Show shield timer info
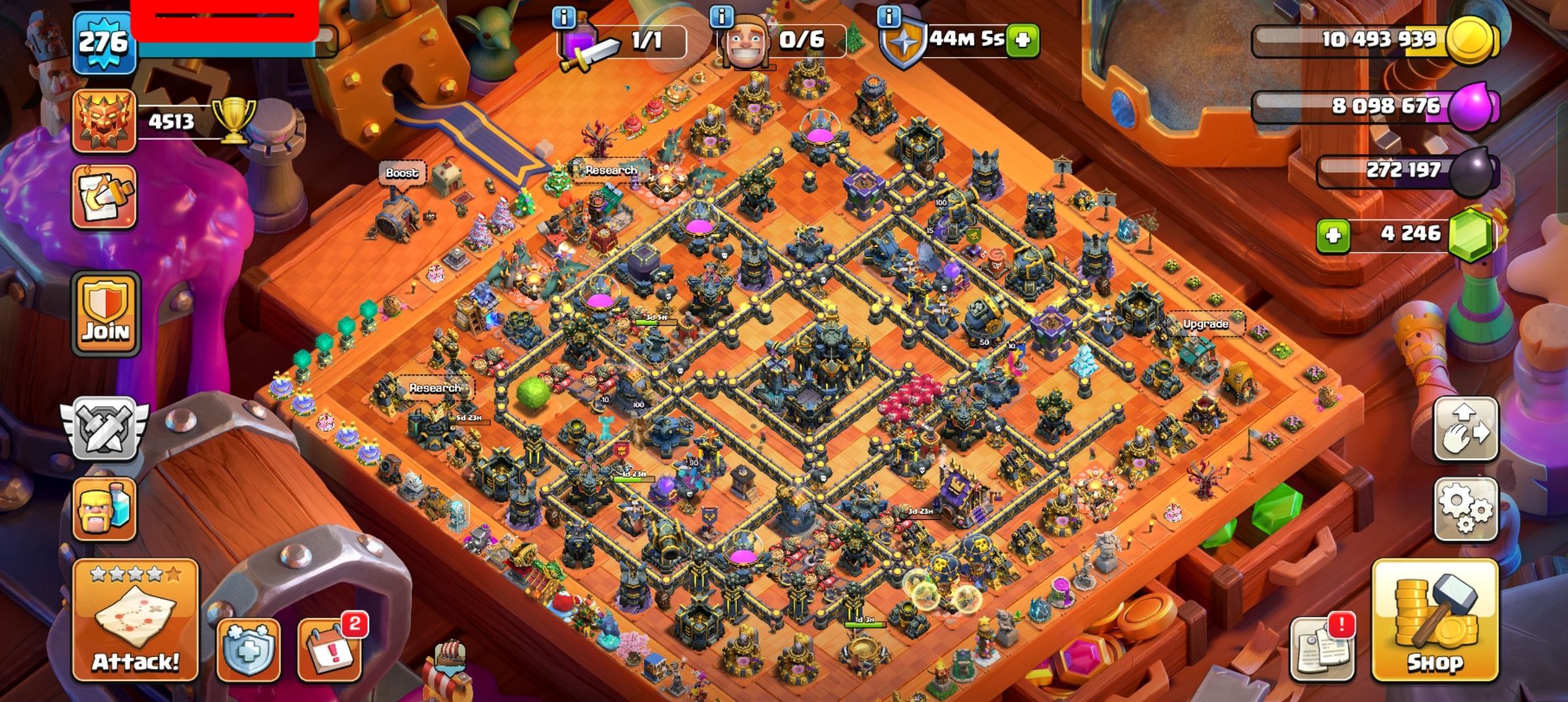 tap(889, 17)
